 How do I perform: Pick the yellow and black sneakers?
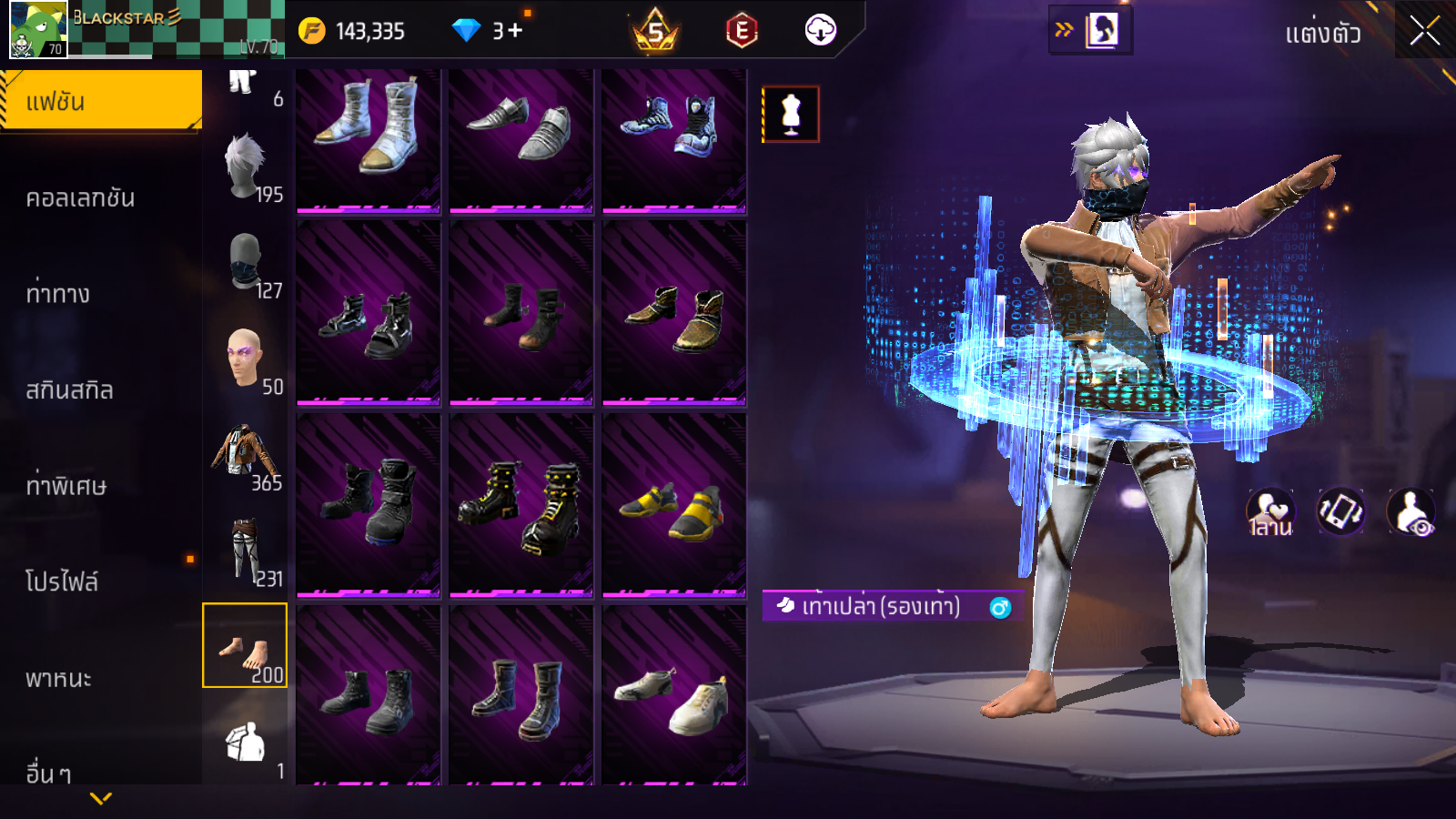(x=673, y=506)
